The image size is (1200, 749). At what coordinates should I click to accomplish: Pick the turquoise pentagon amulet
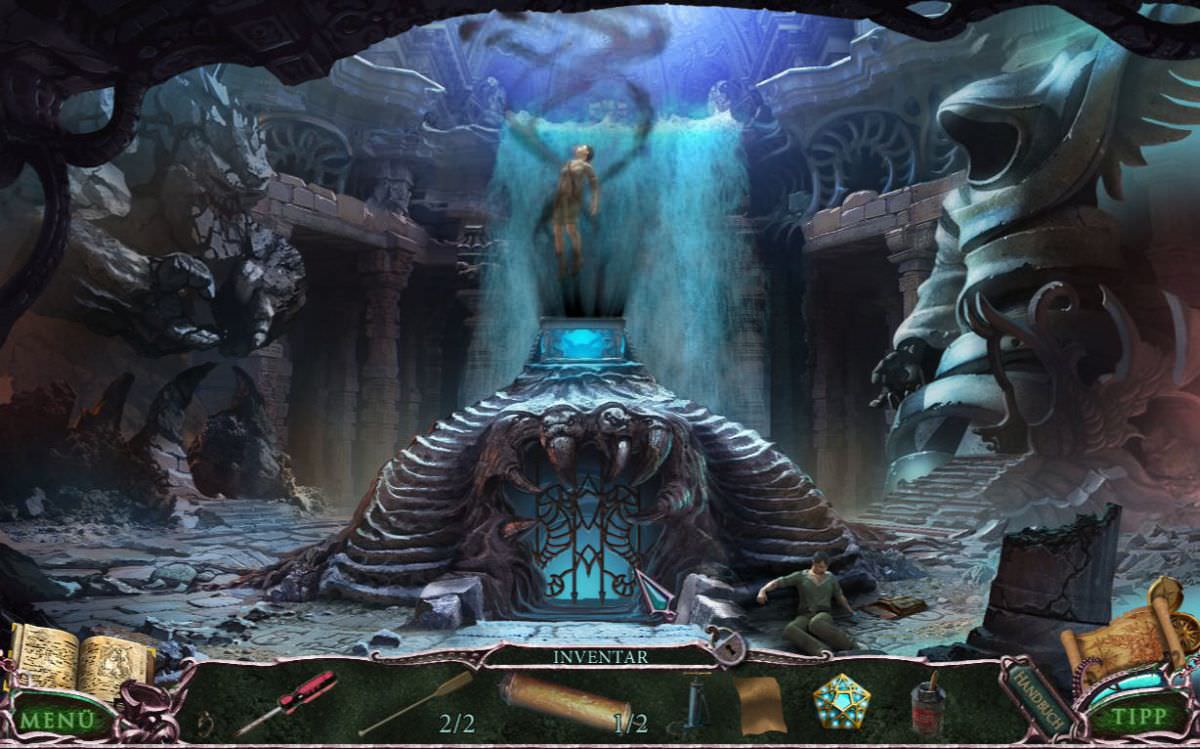[841, 700]
